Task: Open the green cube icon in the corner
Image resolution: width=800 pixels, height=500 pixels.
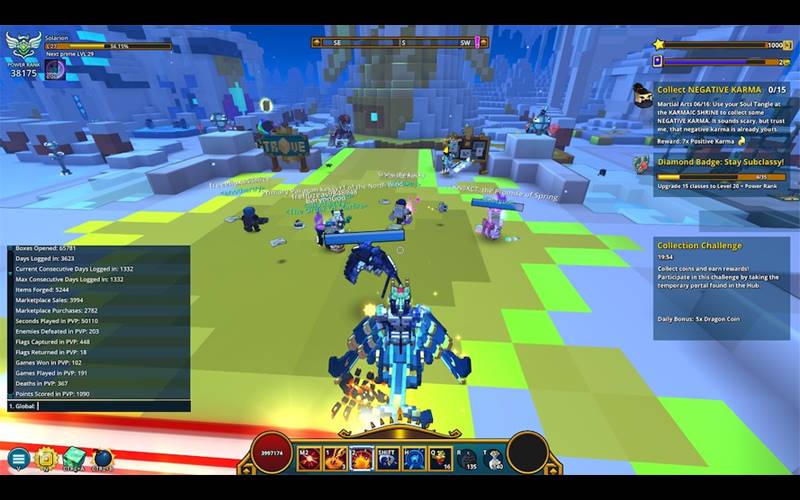Action: tap(75, 458)
